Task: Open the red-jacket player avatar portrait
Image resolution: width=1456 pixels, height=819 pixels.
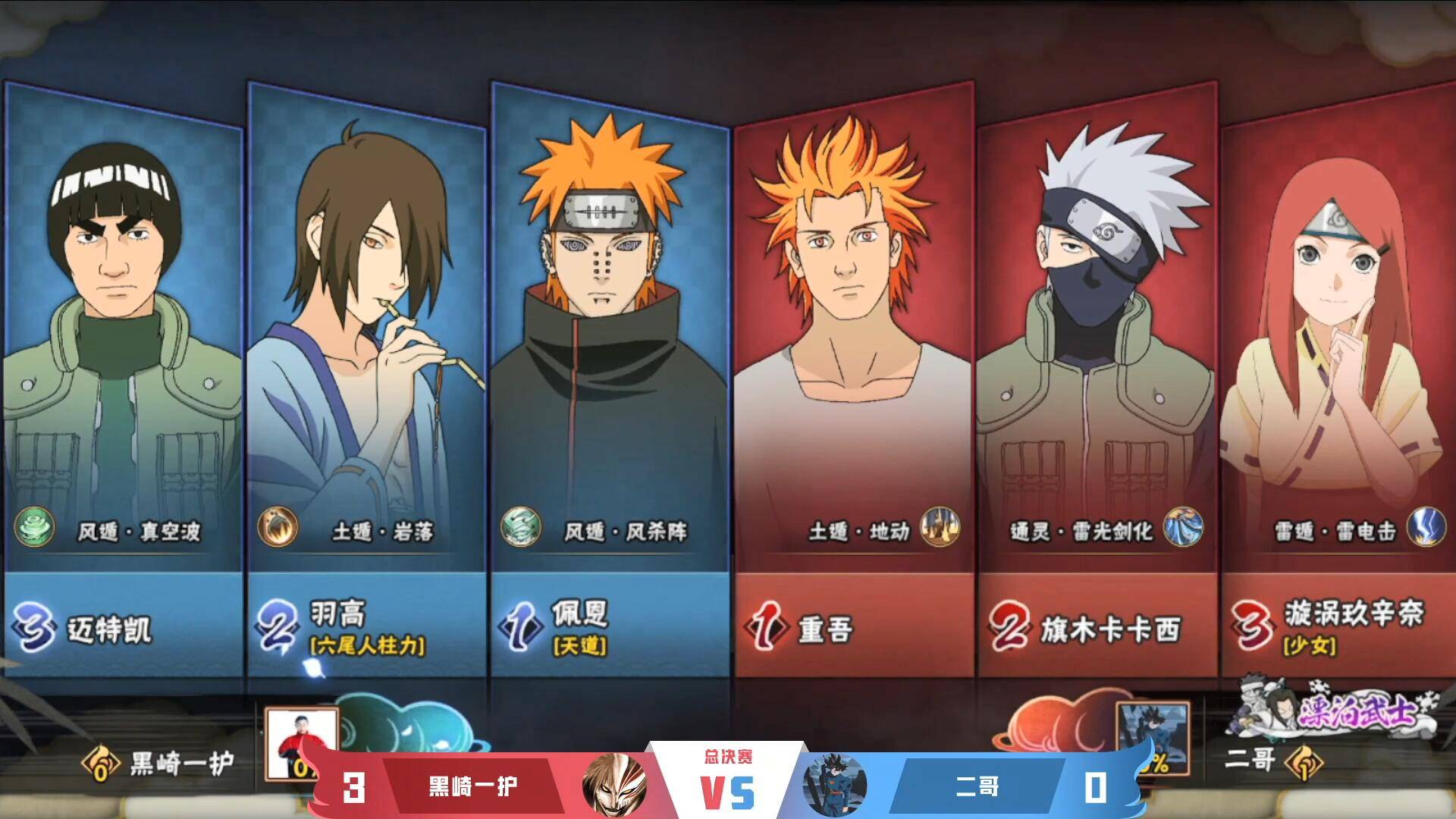Action: 301,742
